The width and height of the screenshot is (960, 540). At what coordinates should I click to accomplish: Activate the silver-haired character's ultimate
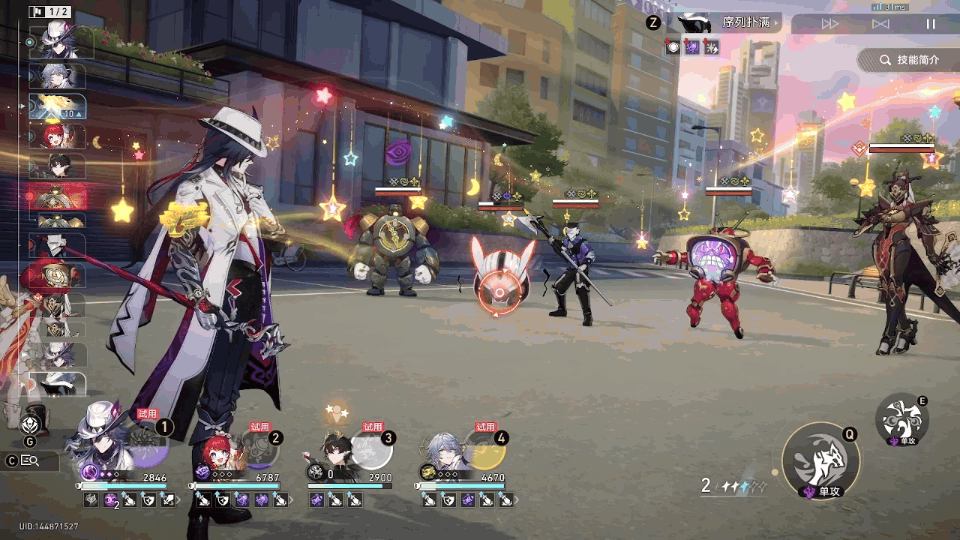483,449
